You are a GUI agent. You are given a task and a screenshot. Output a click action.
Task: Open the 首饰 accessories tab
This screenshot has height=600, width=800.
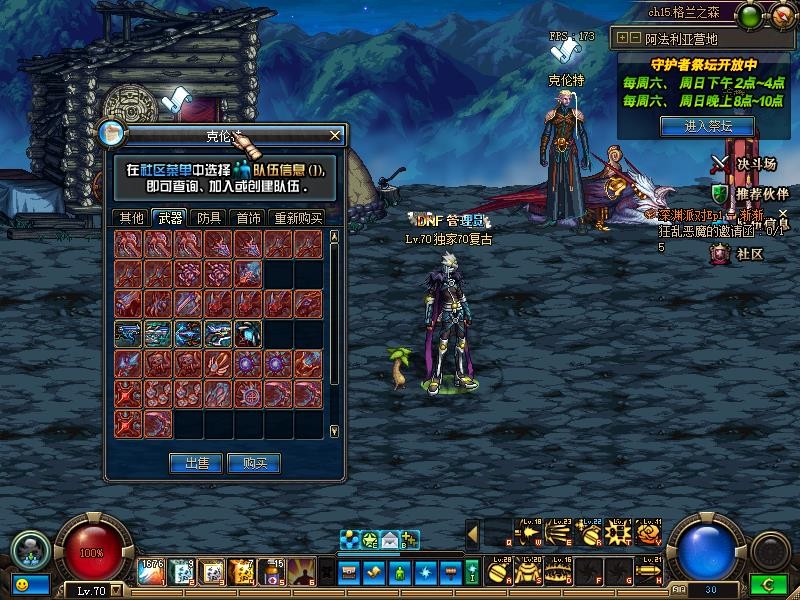coord(247,218)
